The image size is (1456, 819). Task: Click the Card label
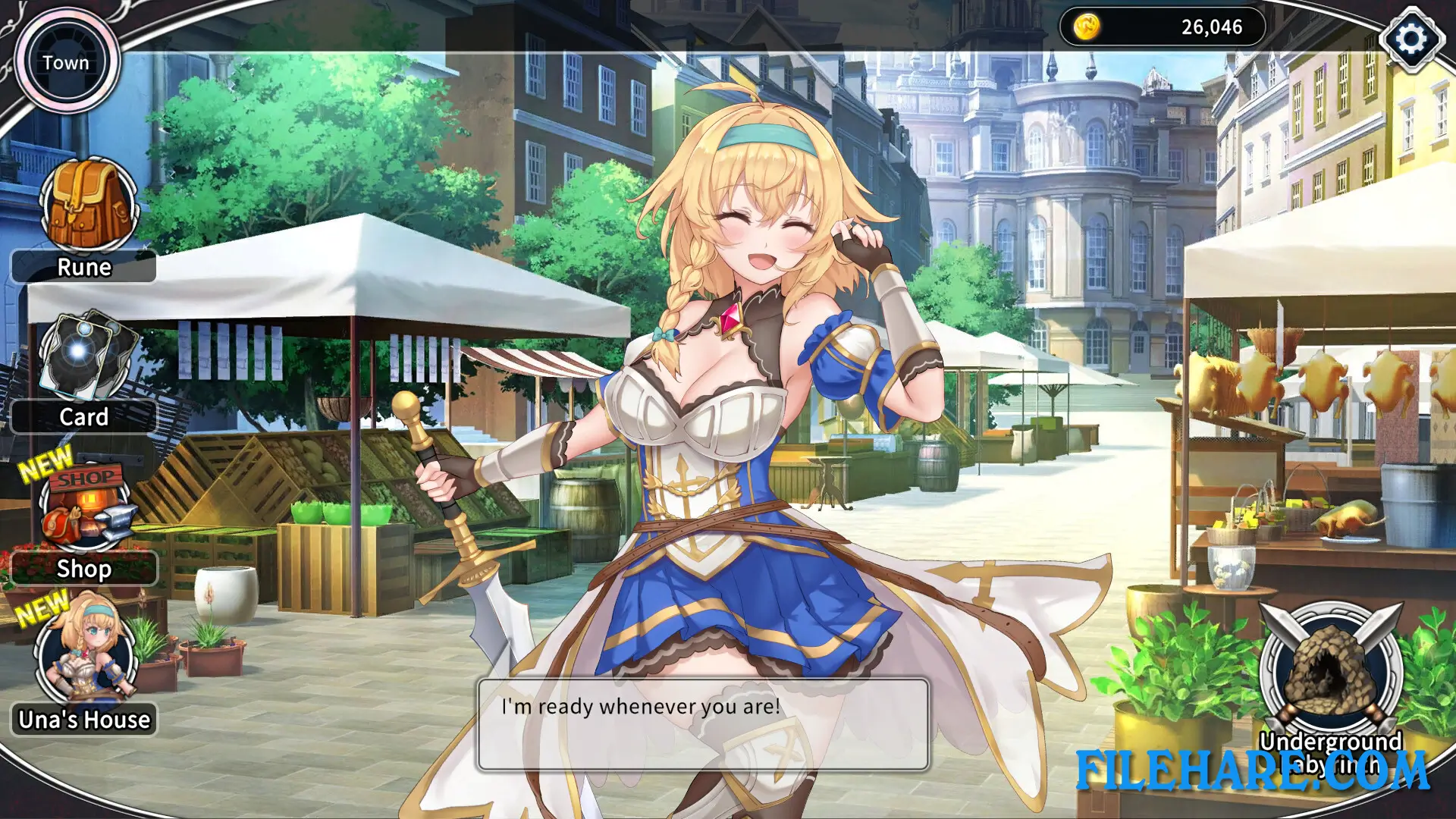pos(85,417)
